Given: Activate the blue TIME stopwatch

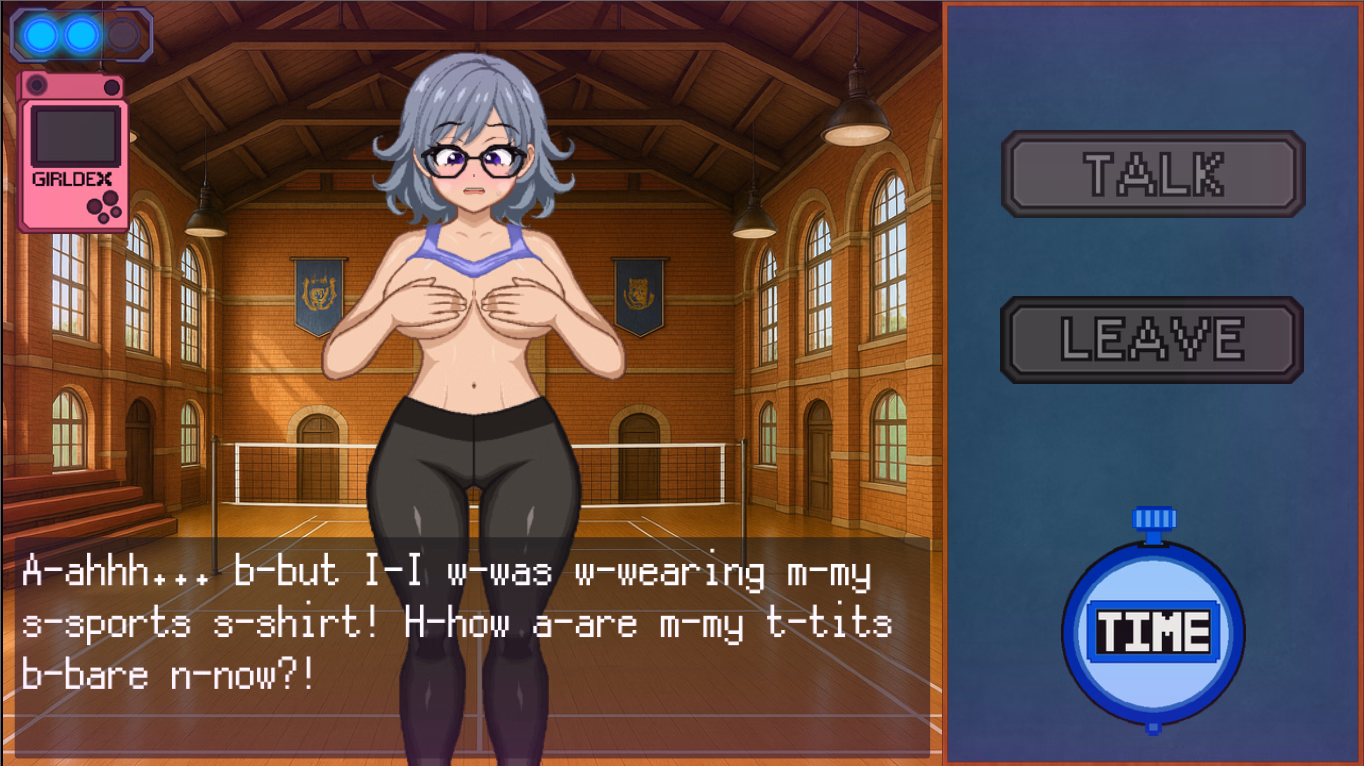Looking at the screenshot, I should [1153, 632].
